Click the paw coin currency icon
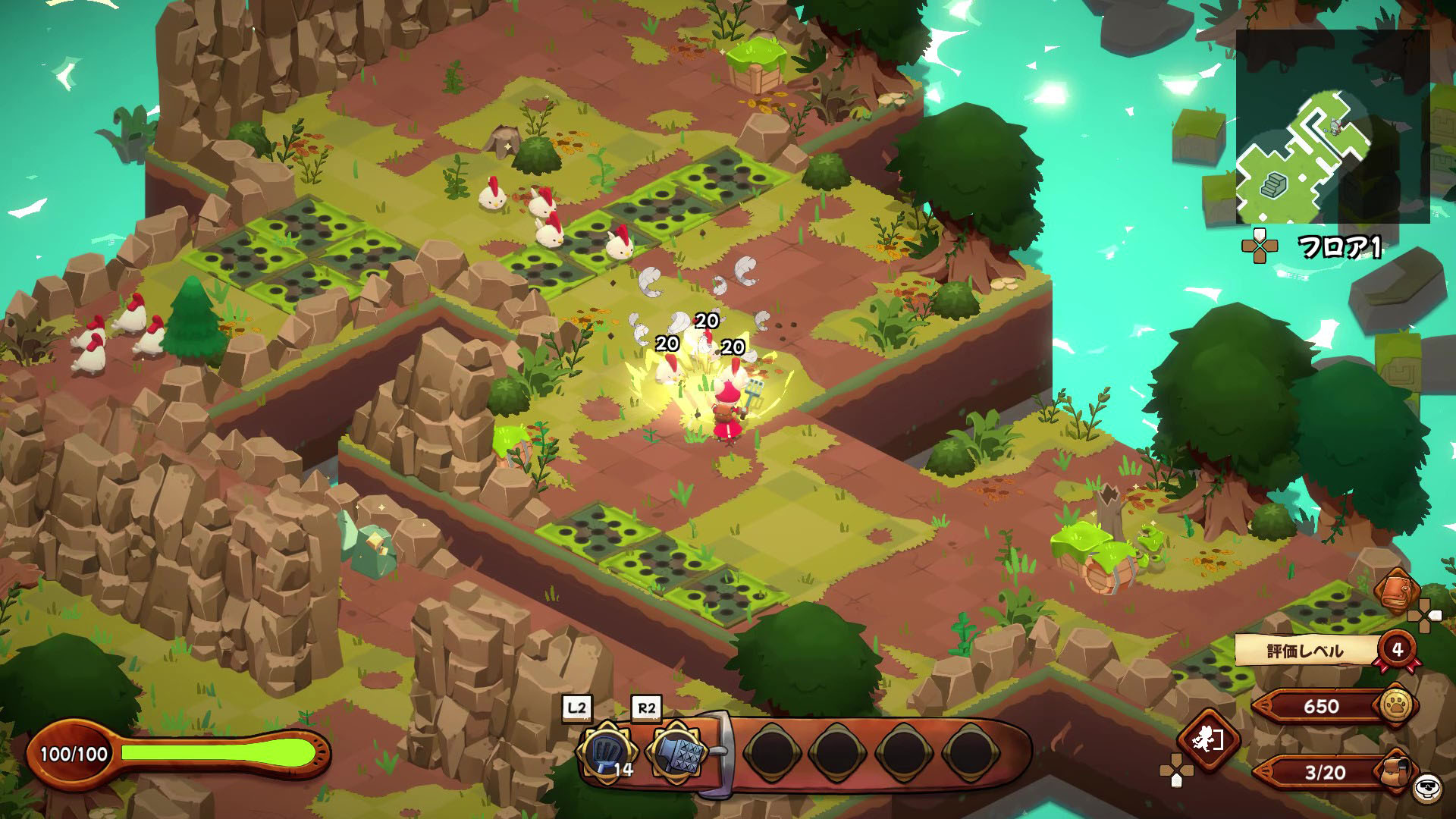Viewport: 1456px width, 819px height. coord(1397,706)
